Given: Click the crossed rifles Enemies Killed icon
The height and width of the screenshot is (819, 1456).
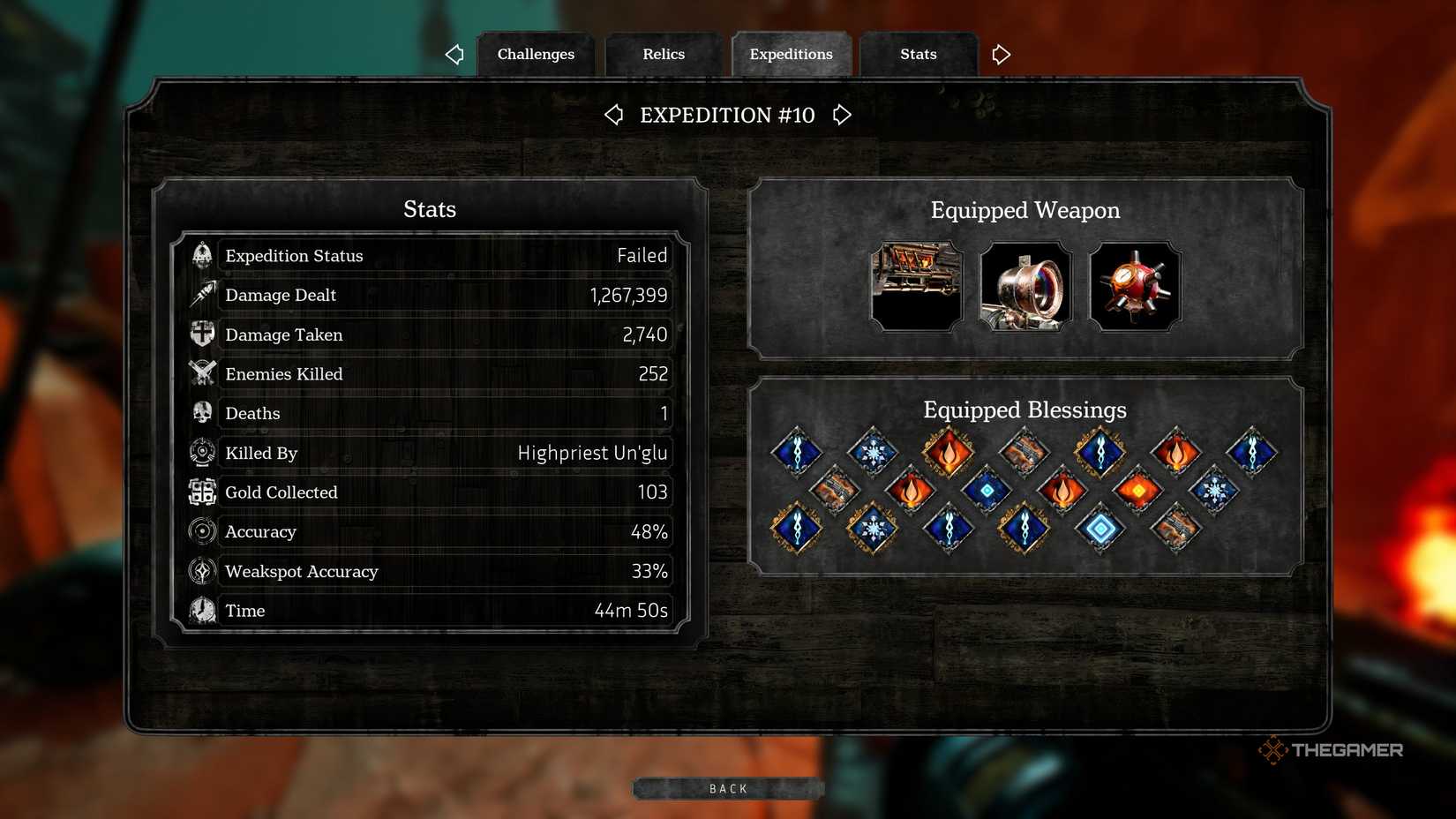Looking at the screenshot, I should point(202,373).
